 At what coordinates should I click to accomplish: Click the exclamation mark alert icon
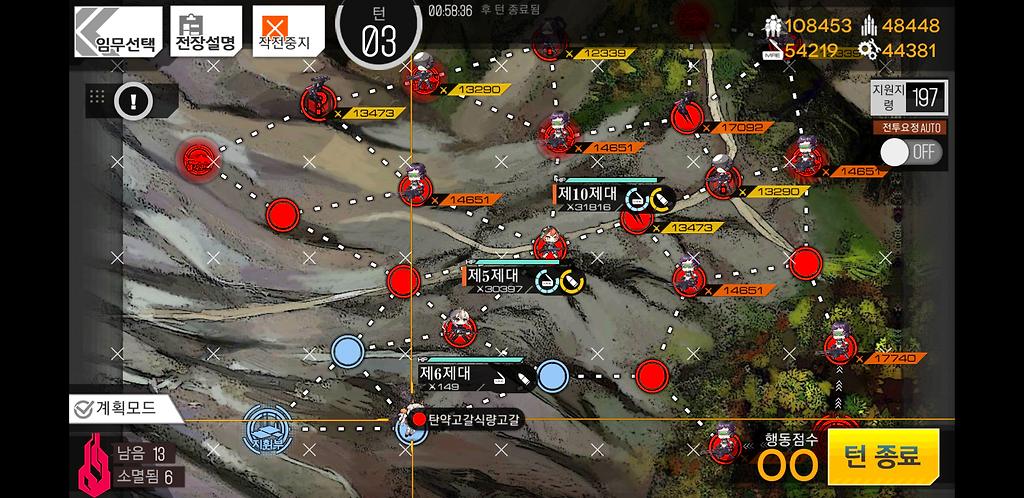click(x=132, y=99)
